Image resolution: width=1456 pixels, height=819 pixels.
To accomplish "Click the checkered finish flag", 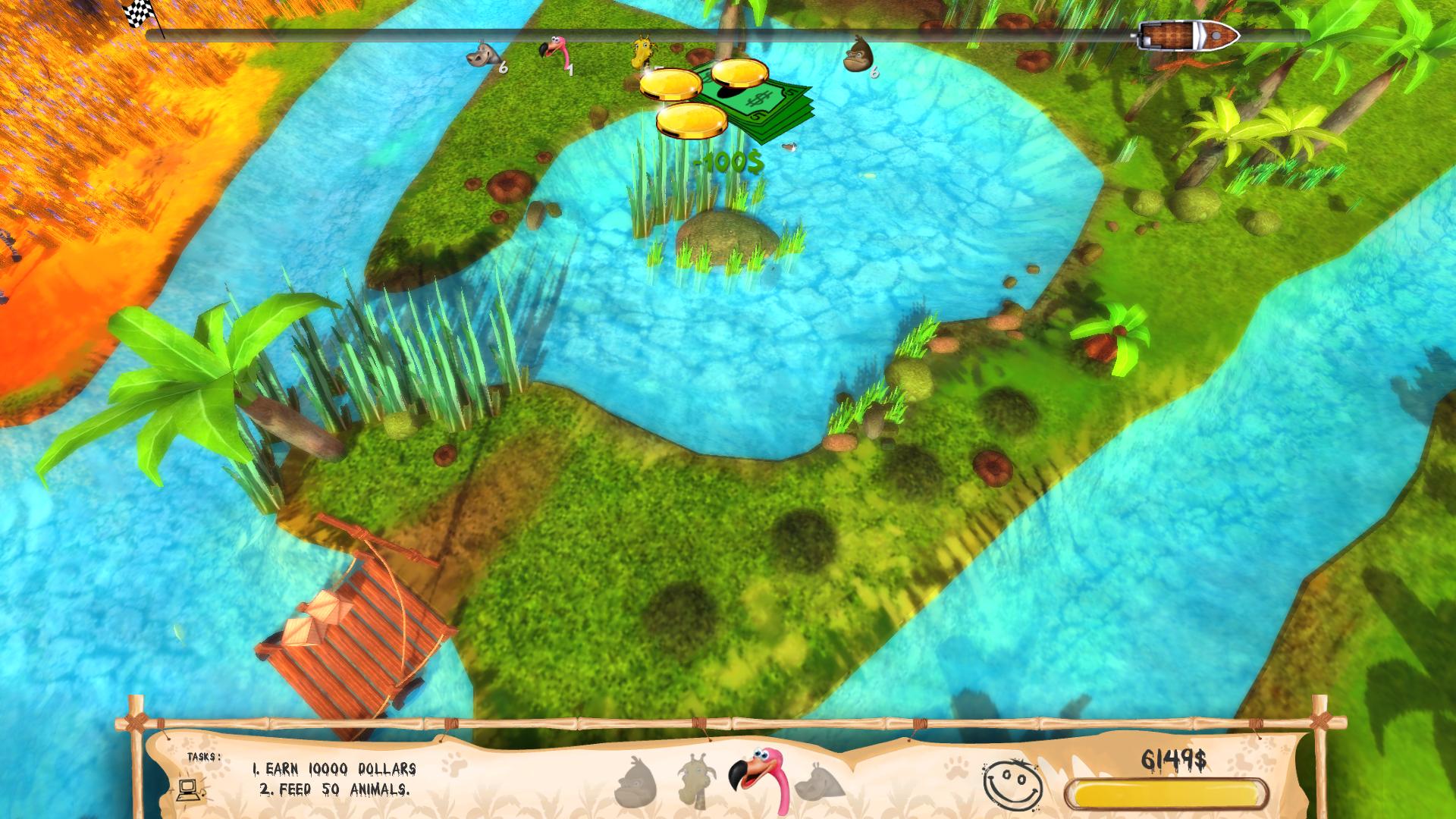I will 138,13.
